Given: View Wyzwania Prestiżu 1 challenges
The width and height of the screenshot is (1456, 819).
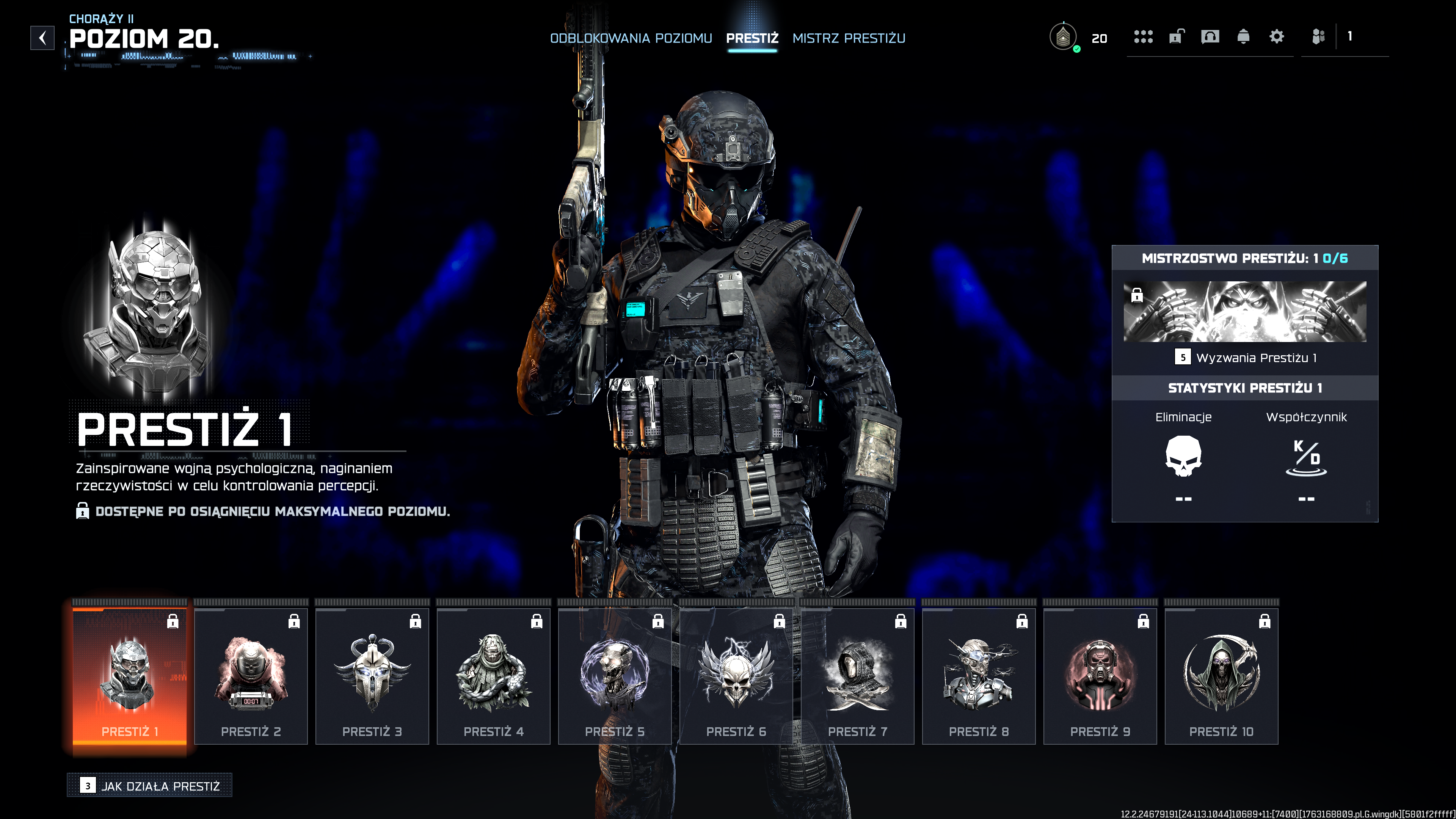Looking at the screenshot, I should [x=1246, y=358].
